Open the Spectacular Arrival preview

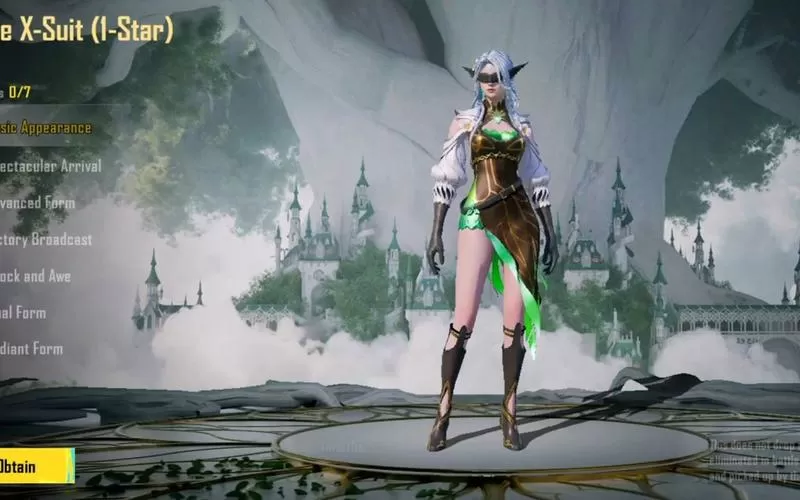tap(50, 166)
